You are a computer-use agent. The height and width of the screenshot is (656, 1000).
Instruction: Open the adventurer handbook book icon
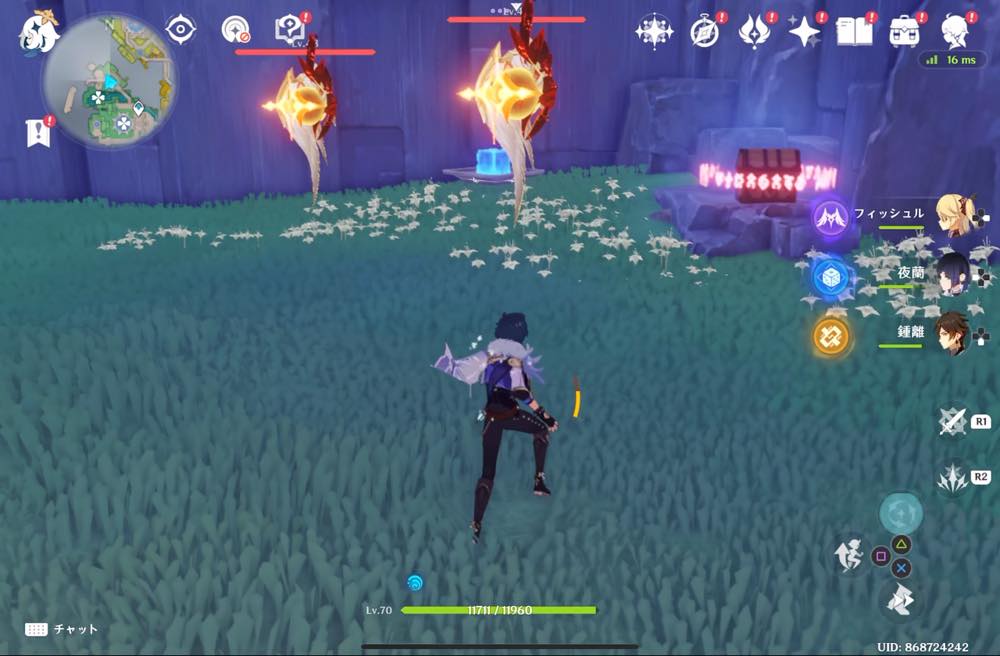tap(853, 32)
